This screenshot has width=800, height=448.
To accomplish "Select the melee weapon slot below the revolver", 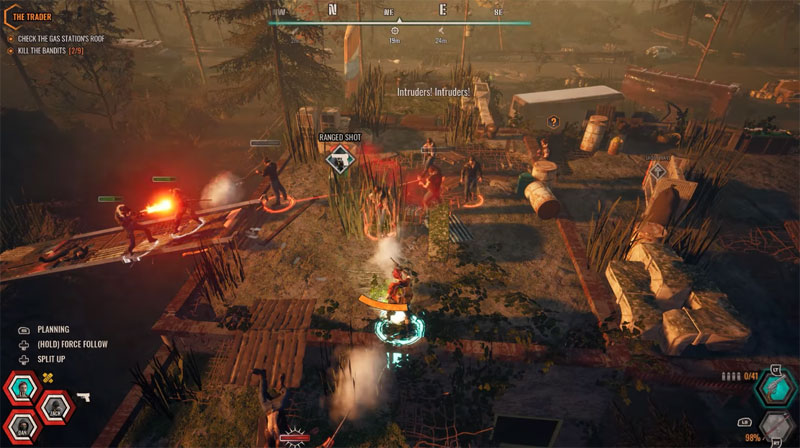I will point(776,428).
